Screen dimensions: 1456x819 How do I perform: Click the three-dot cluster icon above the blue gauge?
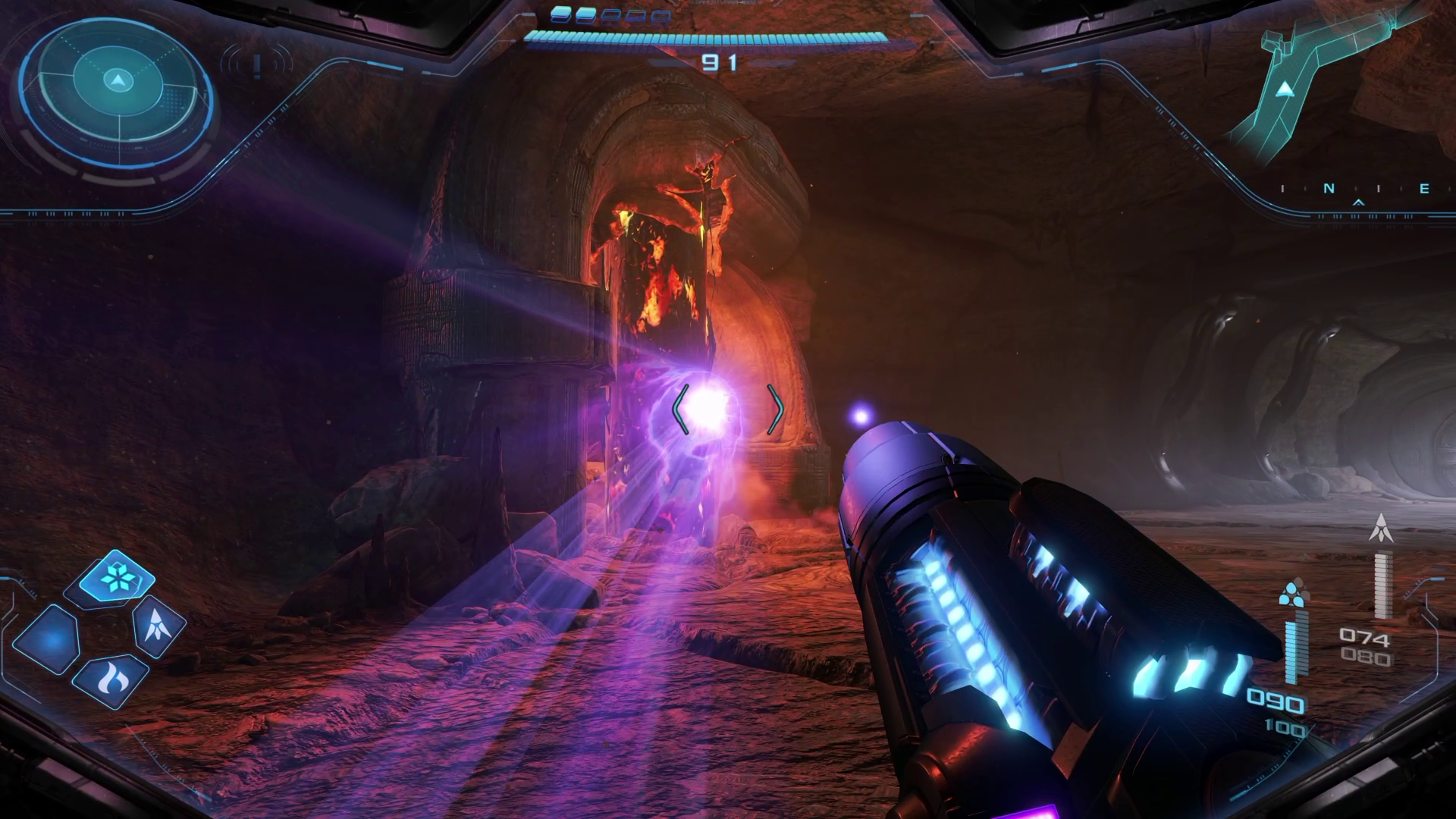click(1292, 594)
